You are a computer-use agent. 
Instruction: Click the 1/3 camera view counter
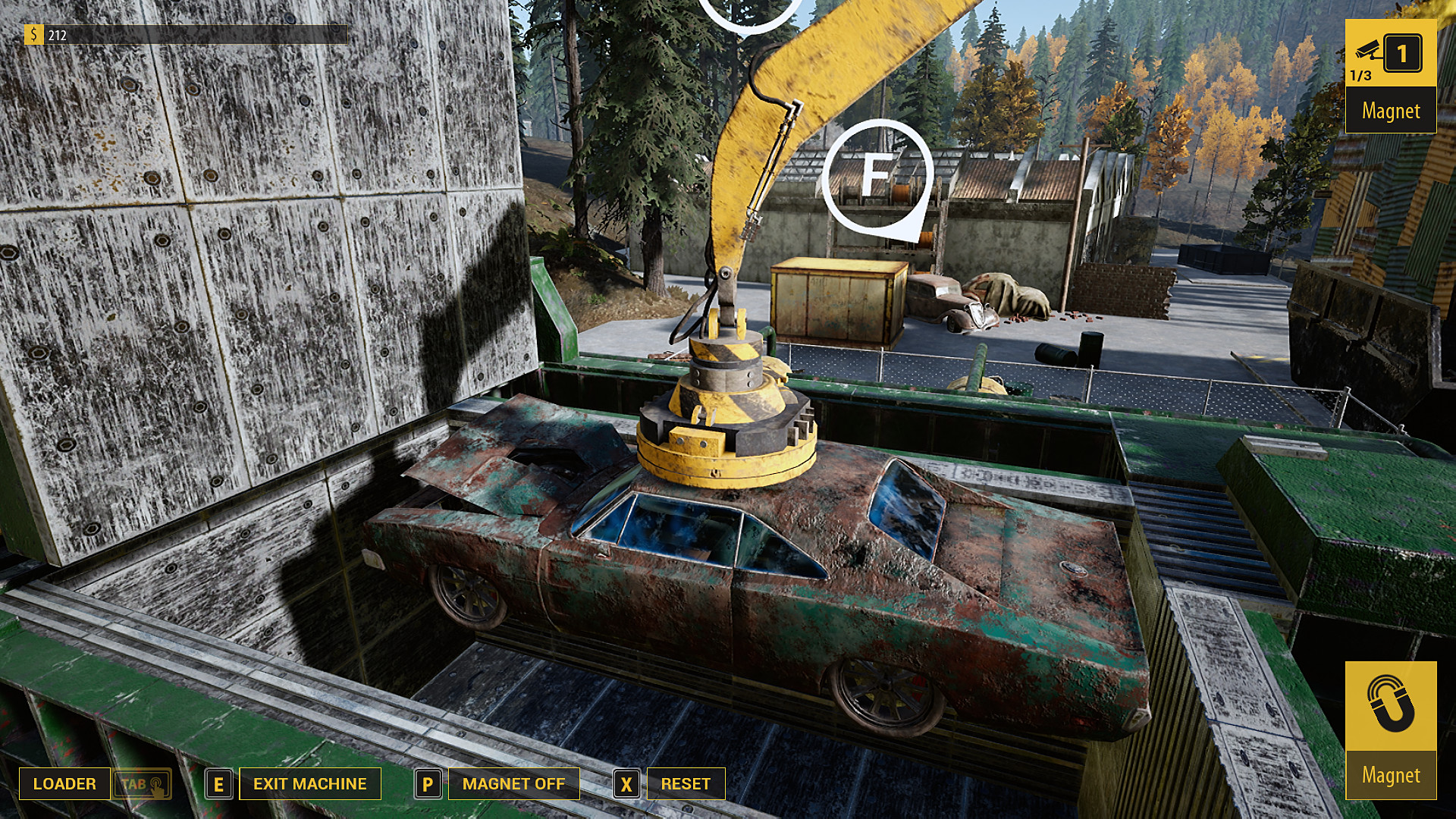[x=1361, y=75]
